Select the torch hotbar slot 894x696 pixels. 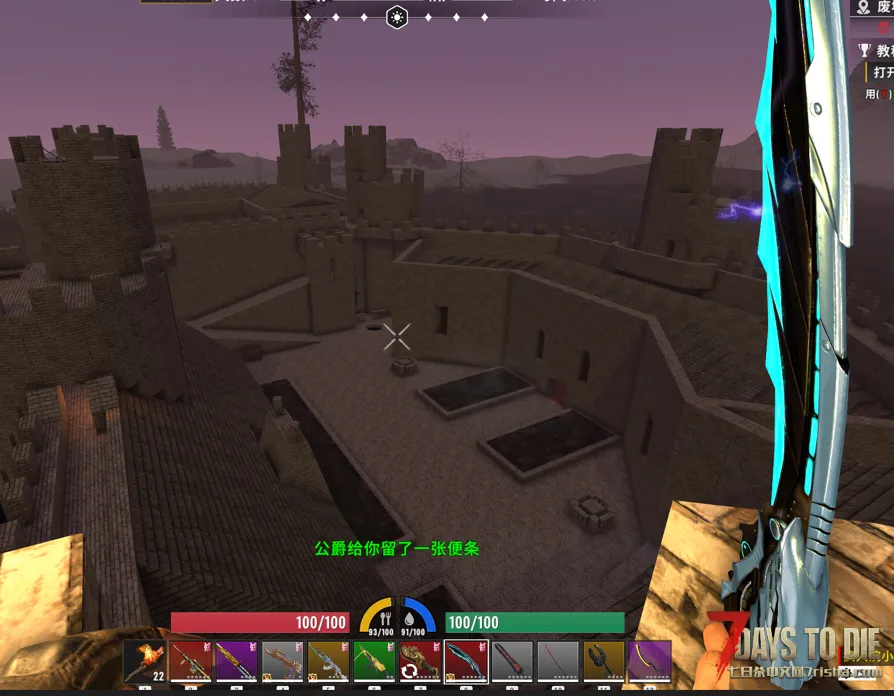click(145, 662)
